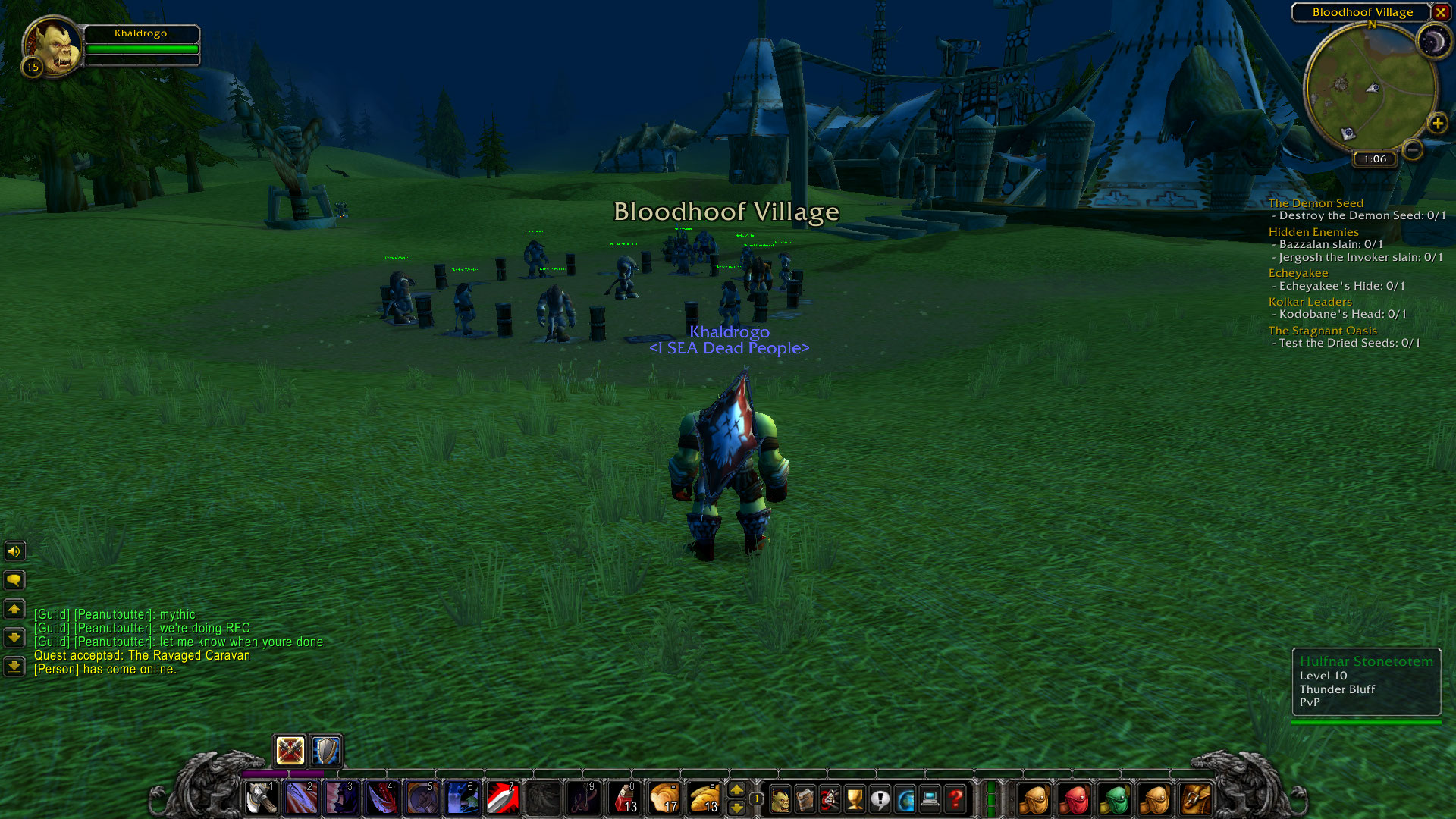Open the Spellbook icon in the micro menu
This screenshot has height=819, width=1456.
pyautogui.click(x=804, y=799)
